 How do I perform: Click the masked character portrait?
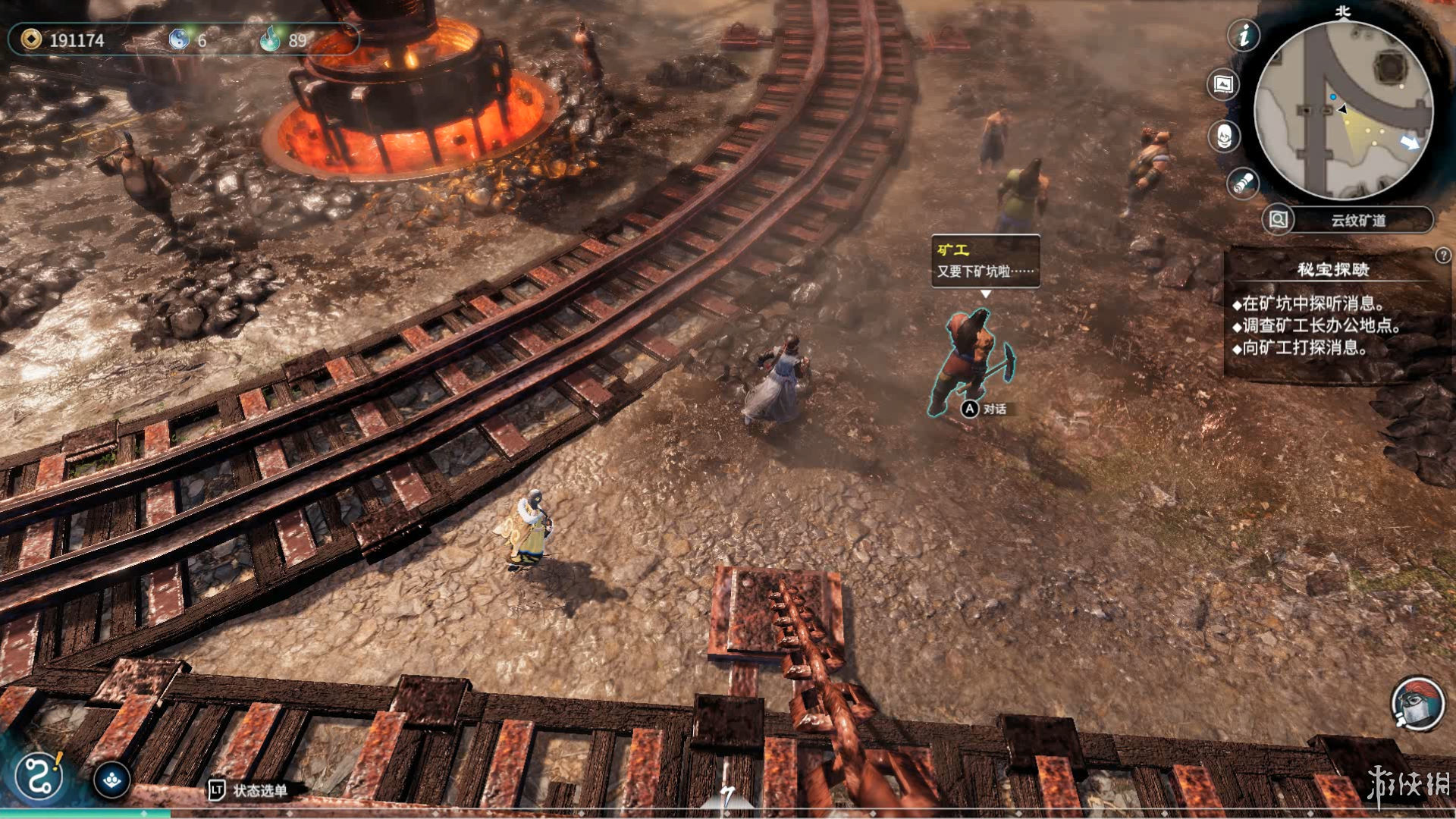pos(1417,703)
